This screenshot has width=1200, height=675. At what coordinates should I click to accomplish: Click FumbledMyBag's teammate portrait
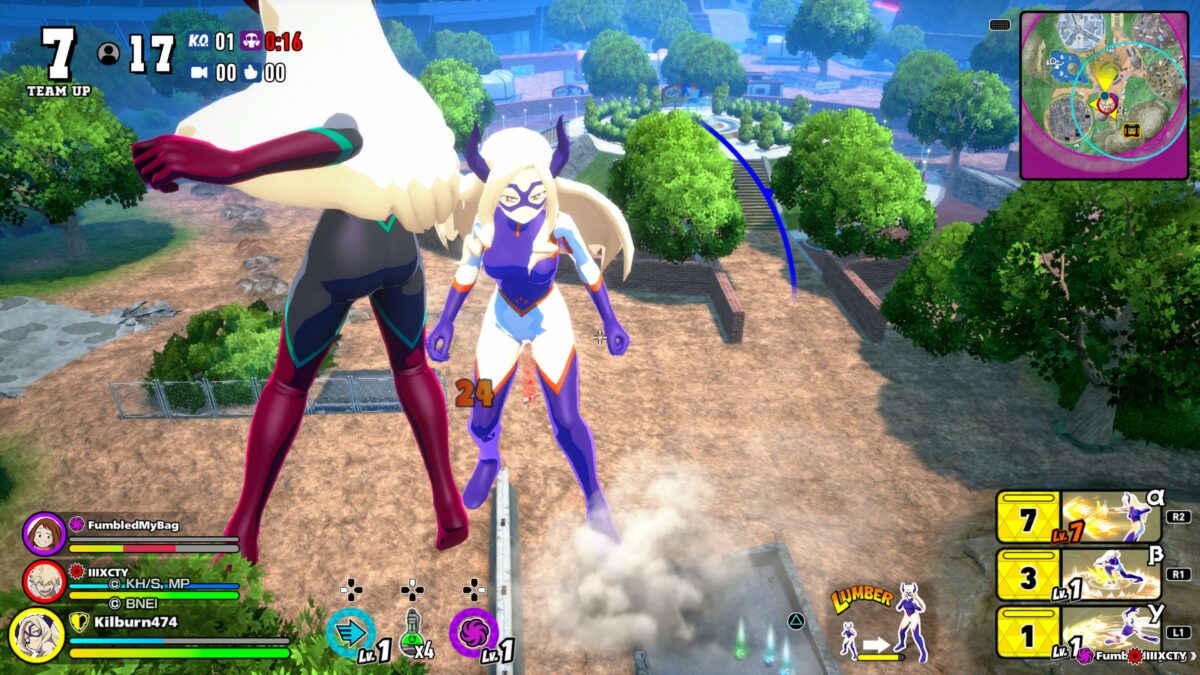click(x=43, y=533)
